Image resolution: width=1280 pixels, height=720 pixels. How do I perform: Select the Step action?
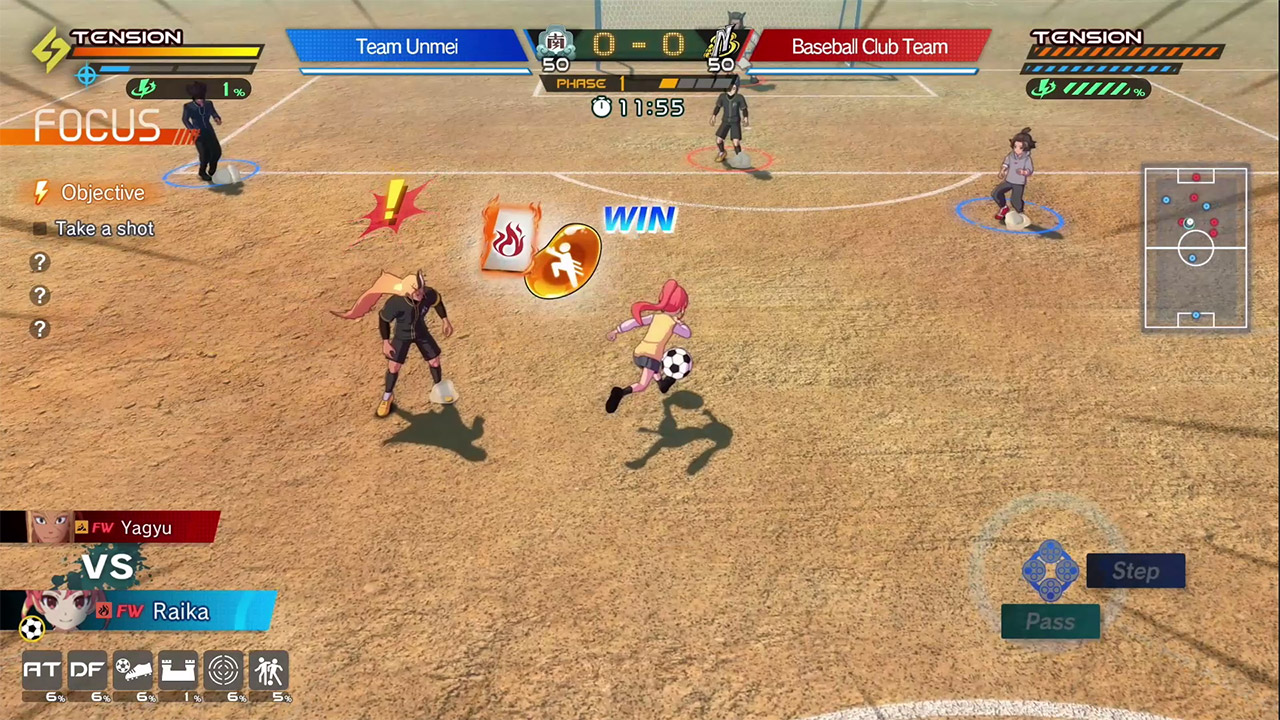[1135, 571]
